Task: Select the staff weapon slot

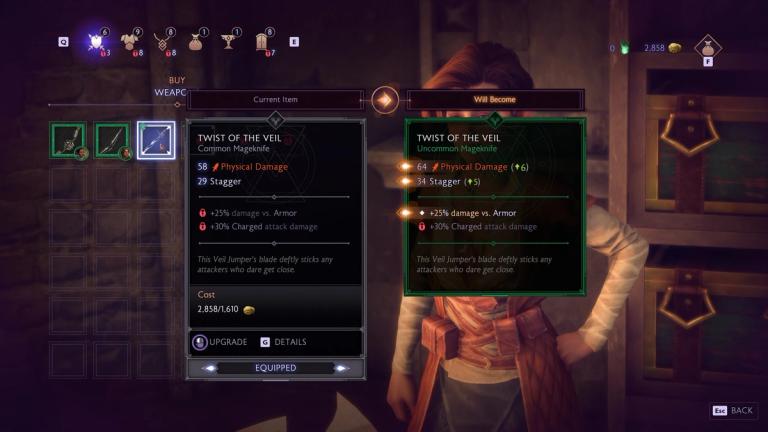Action: (x=69, y=141)
